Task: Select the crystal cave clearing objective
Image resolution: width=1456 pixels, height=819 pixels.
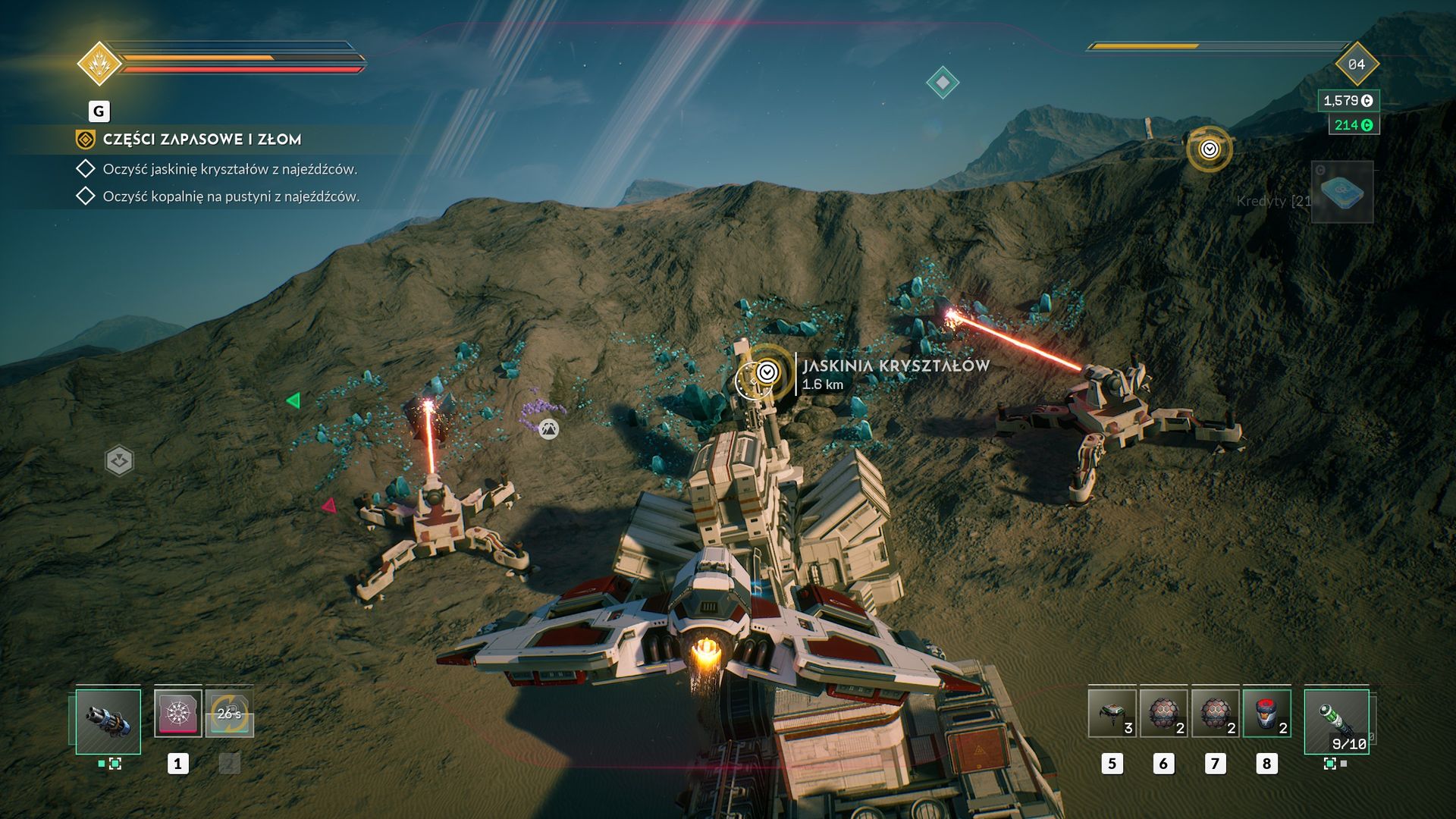Action: click(230, 169)
